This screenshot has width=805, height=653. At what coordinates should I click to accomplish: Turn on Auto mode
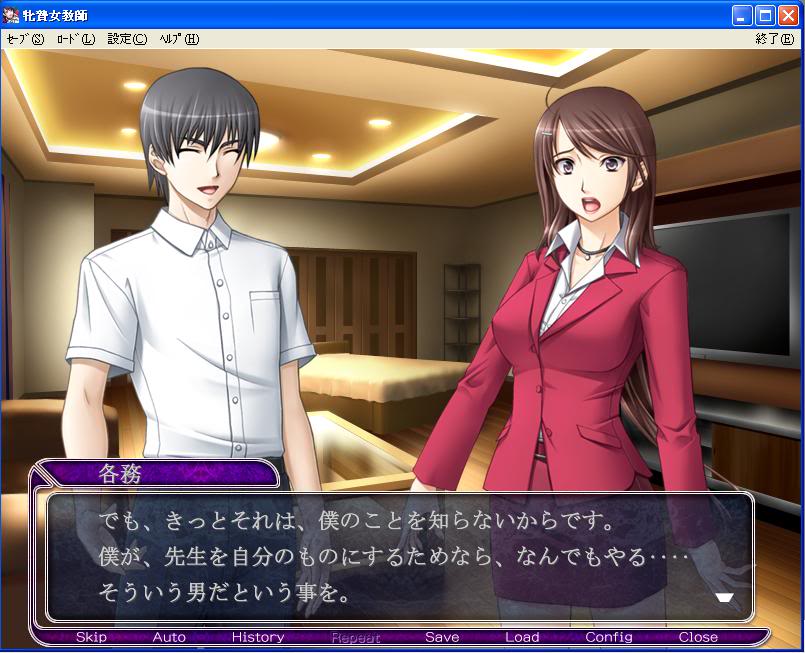click(169, 637)
